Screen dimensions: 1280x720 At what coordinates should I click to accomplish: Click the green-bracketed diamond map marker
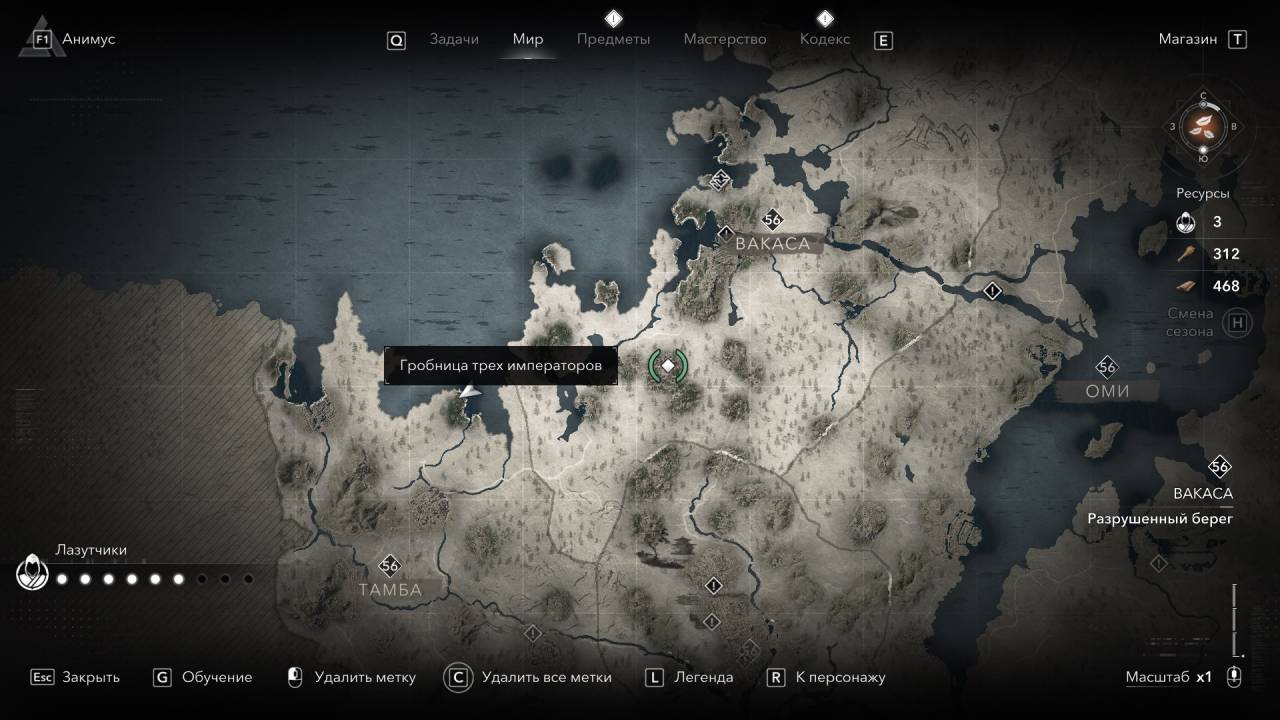pyautogui.click(x=668, y=366)
